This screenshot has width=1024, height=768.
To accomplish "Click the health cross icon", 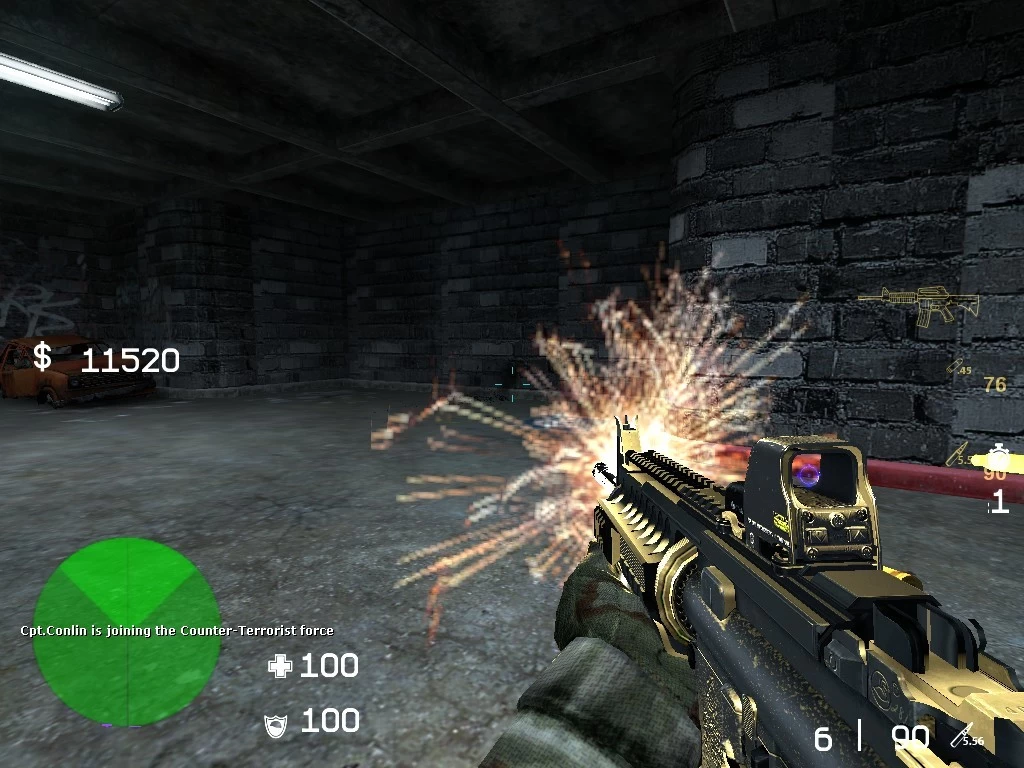I will 280,666.
